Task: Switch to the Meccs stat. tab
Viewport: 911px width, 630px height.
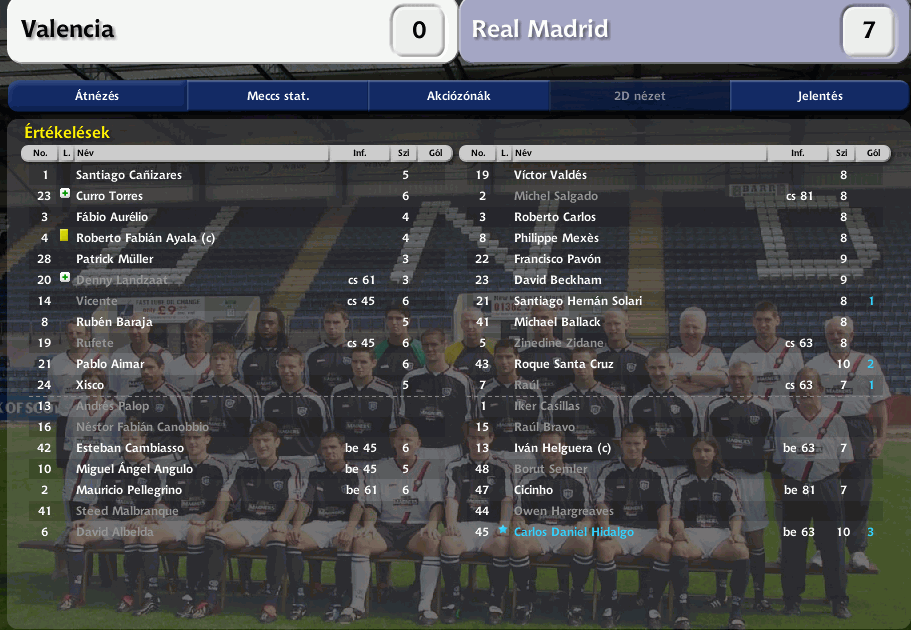Action: coord(278,96)
